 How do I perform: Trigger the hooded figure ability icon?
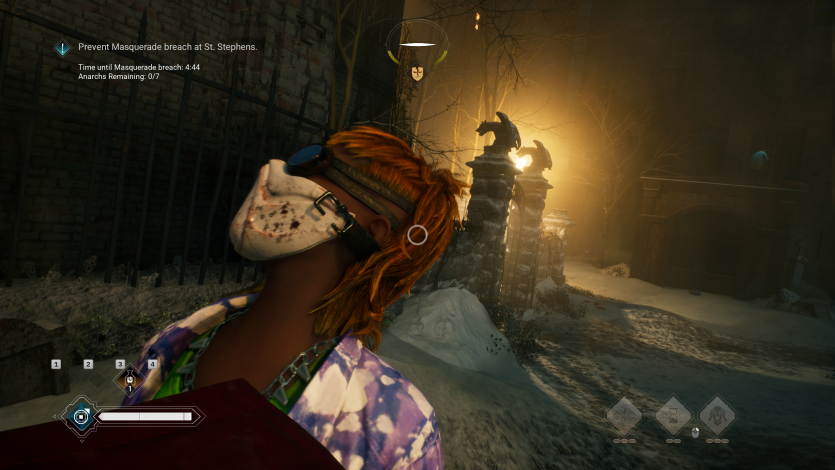[x=717, y=413]
